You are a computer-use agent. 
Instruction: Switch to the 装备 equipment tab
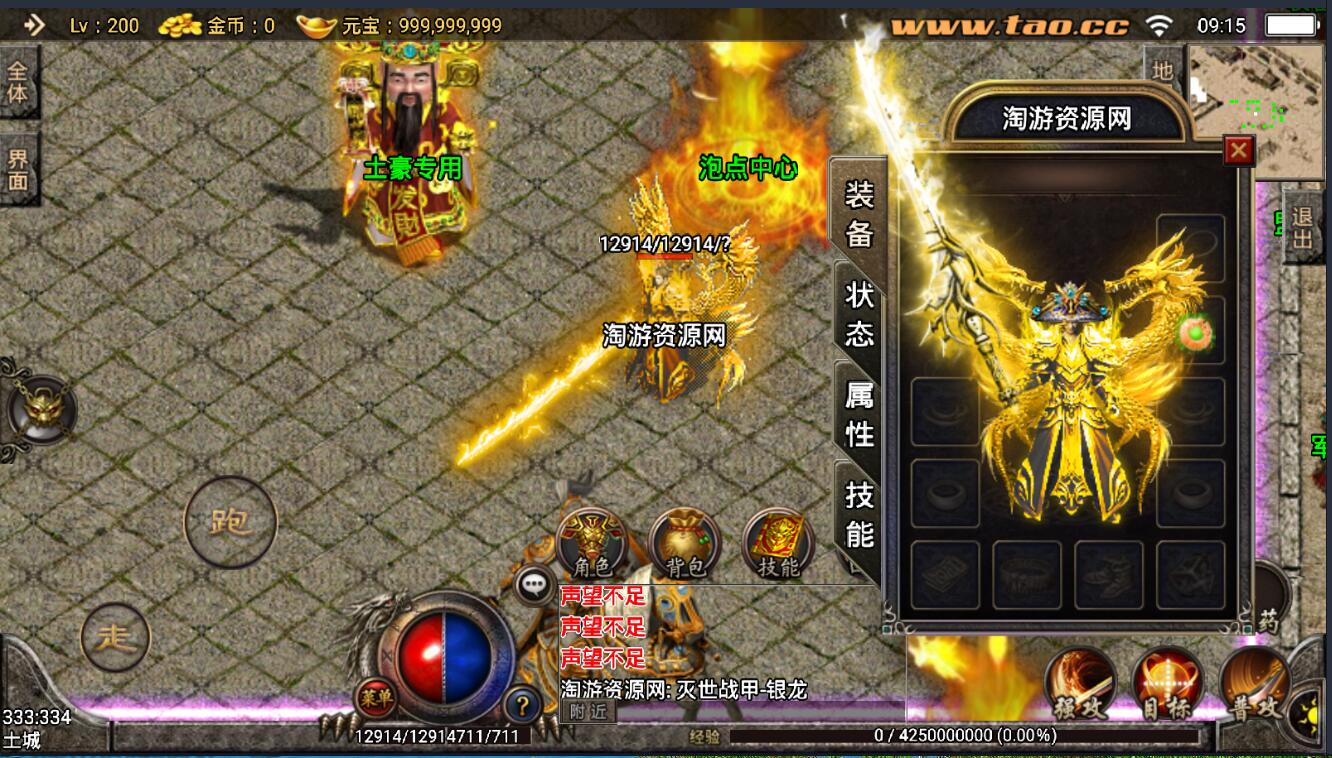click(859, 213)
